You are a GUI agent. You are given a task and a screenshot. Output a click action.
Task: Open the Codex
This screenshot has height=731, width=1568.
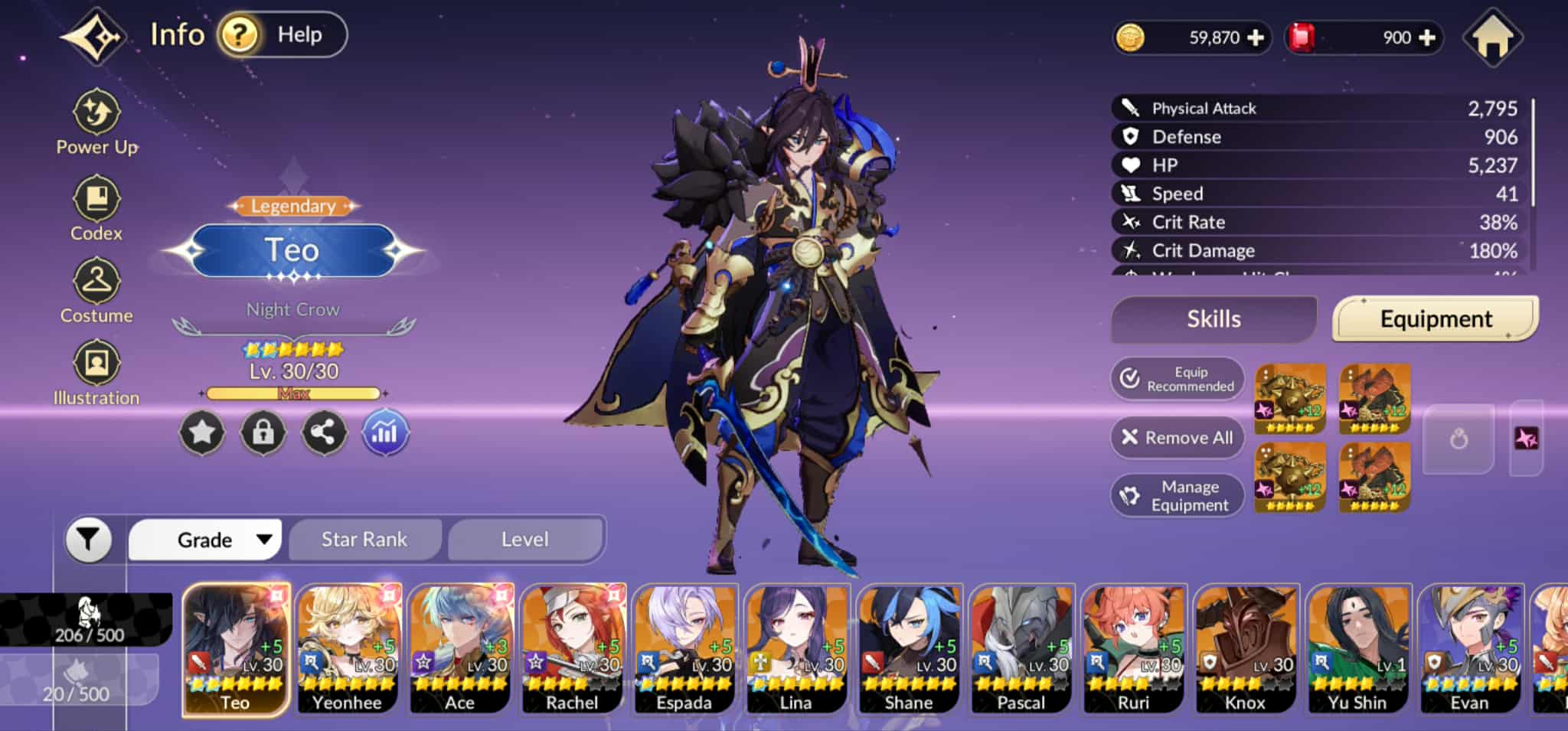[x=96, y=208]
